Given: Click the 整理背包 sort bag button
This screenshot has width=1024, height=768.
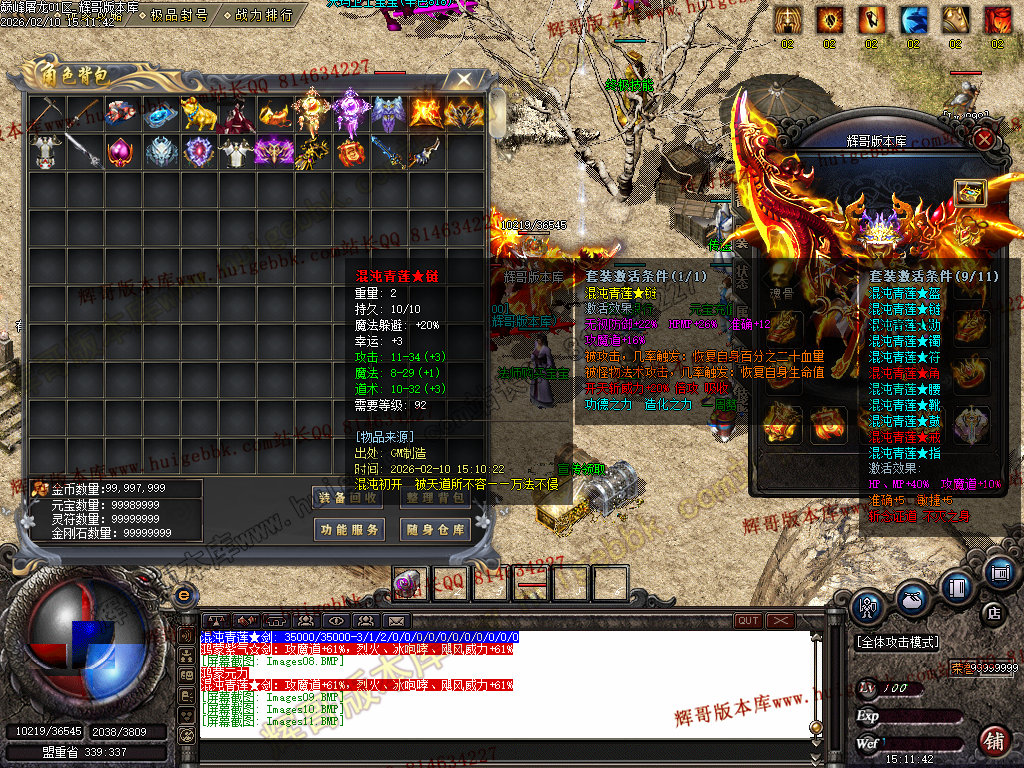Looking at the screenshot, I should (435, 497).
